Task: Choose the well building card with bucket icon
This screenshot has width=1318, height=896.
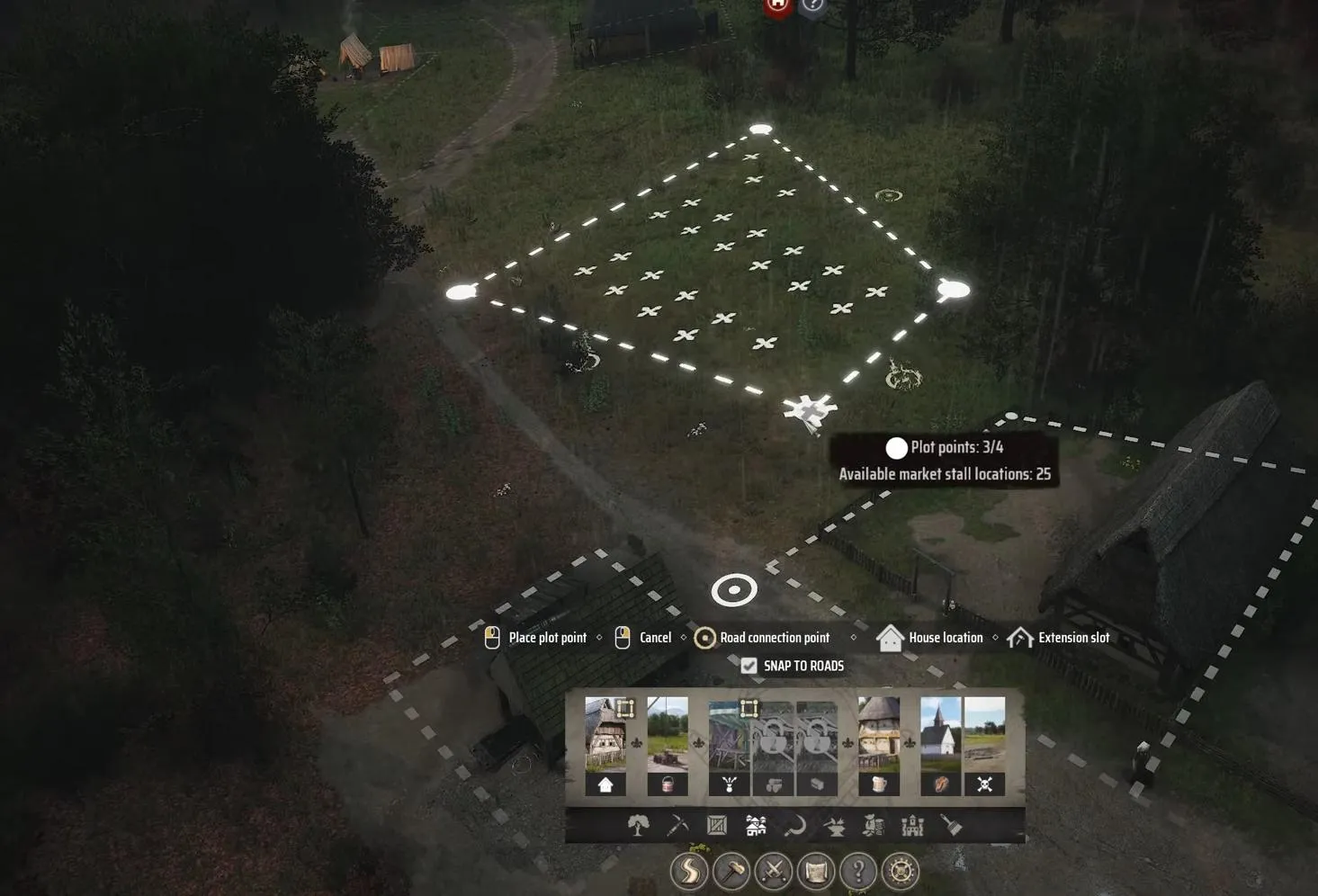Action: [668, 745]
